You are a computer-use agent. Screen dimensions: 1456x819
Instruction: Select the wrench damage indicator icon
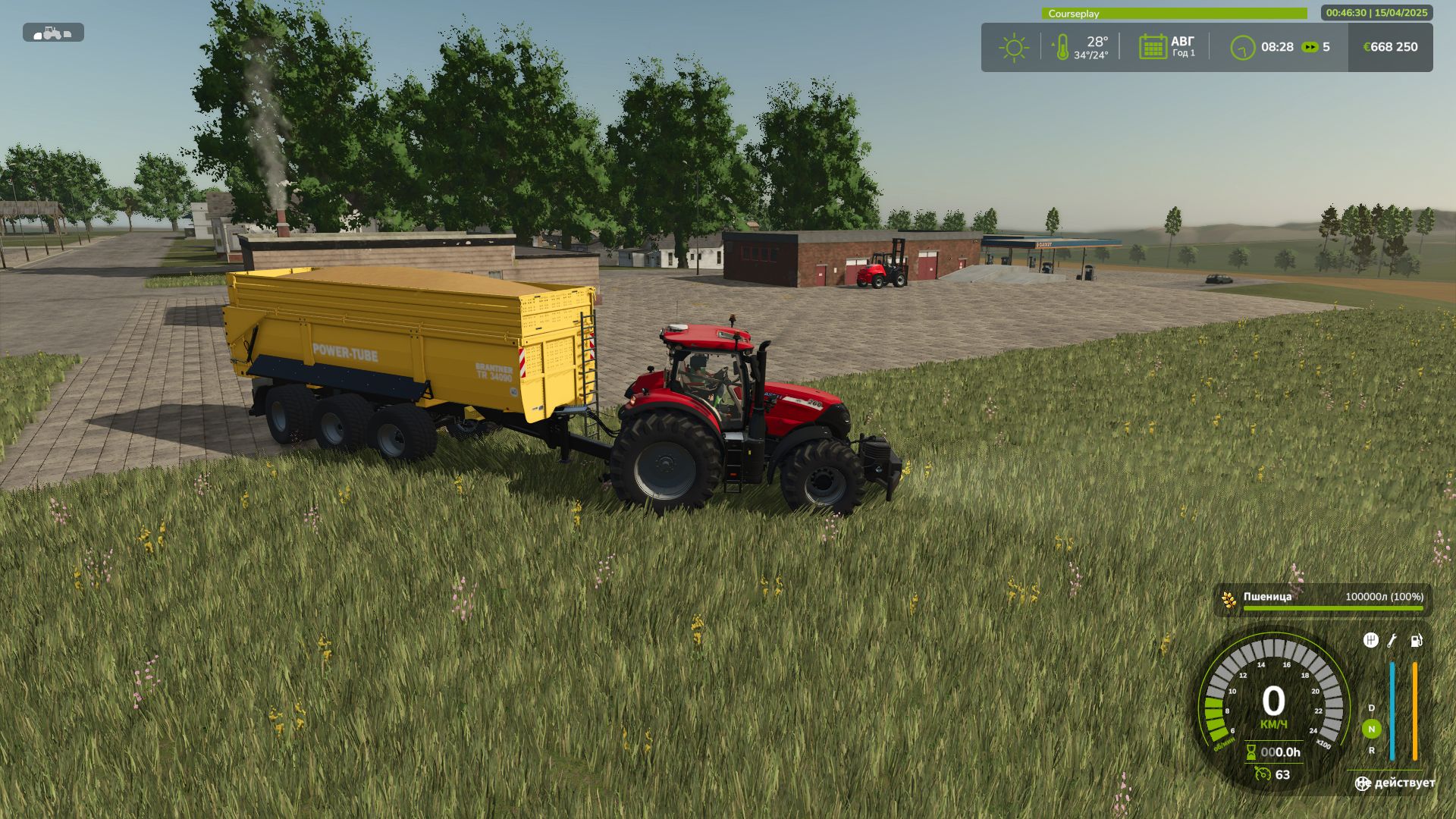coord(1392,641)
